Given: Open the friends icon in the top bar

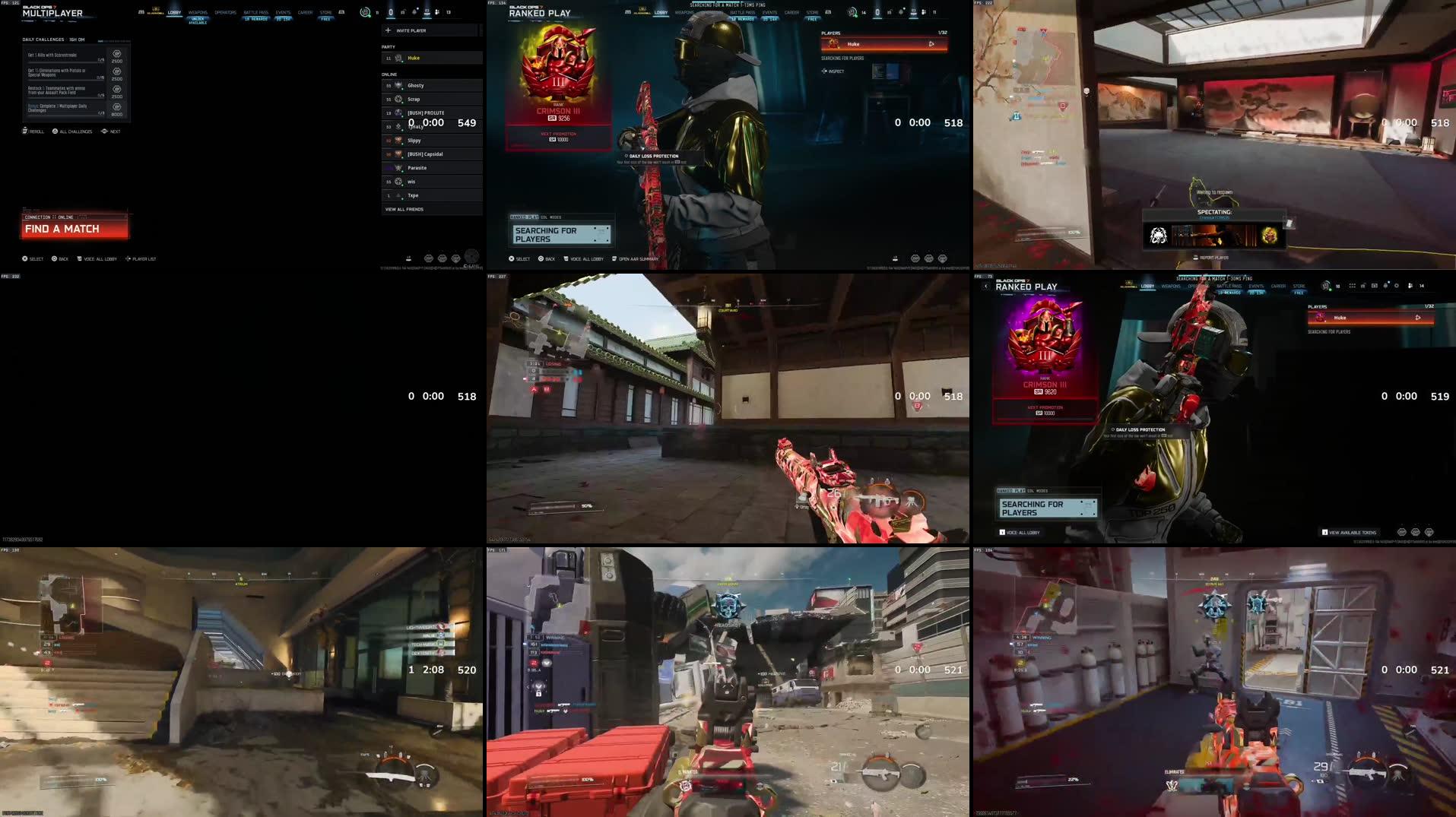Looking at the screenshot, I should 436,11.
